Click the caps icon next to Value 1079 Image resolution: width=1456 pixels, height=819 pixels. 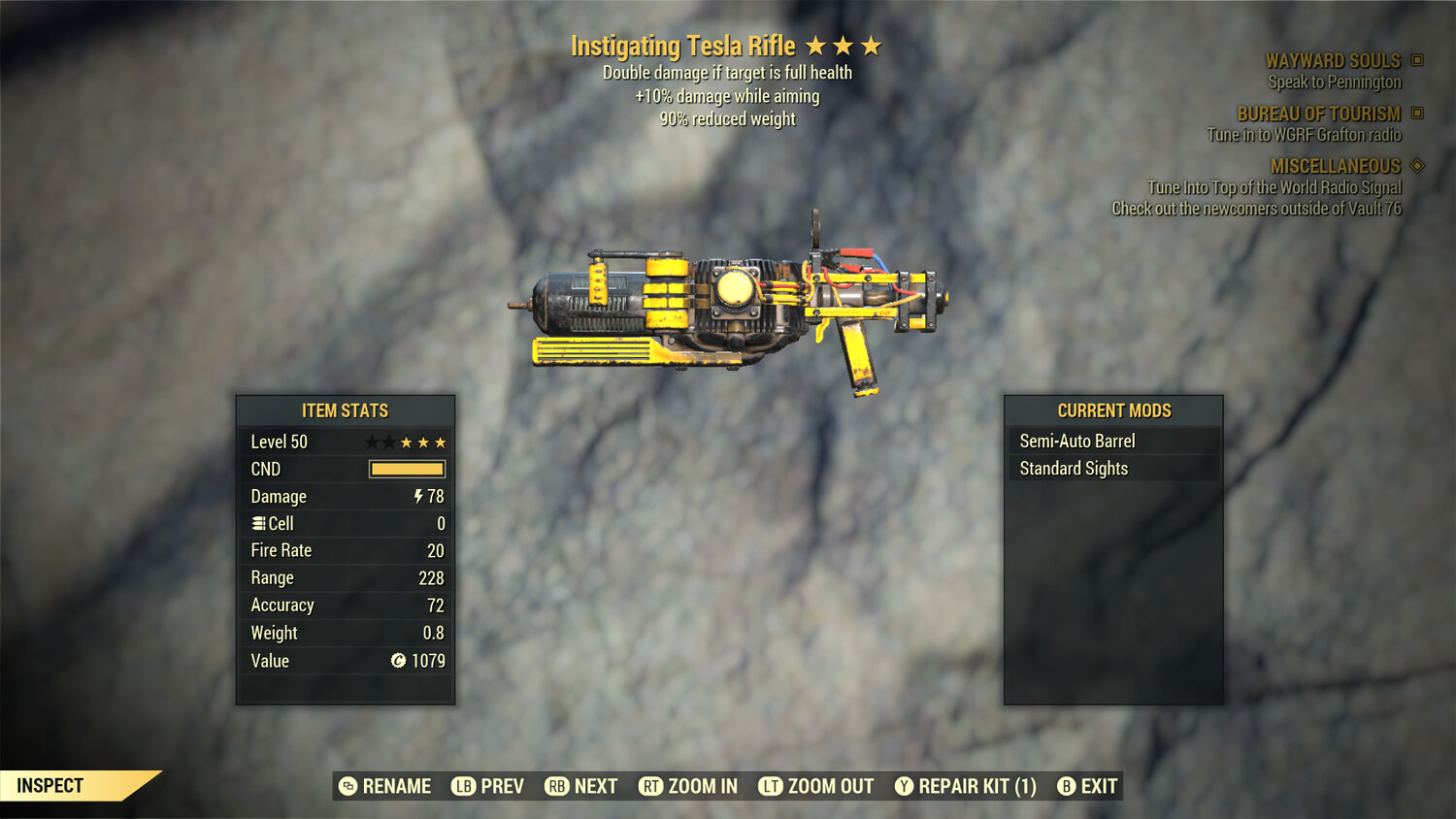click(397, 661)
